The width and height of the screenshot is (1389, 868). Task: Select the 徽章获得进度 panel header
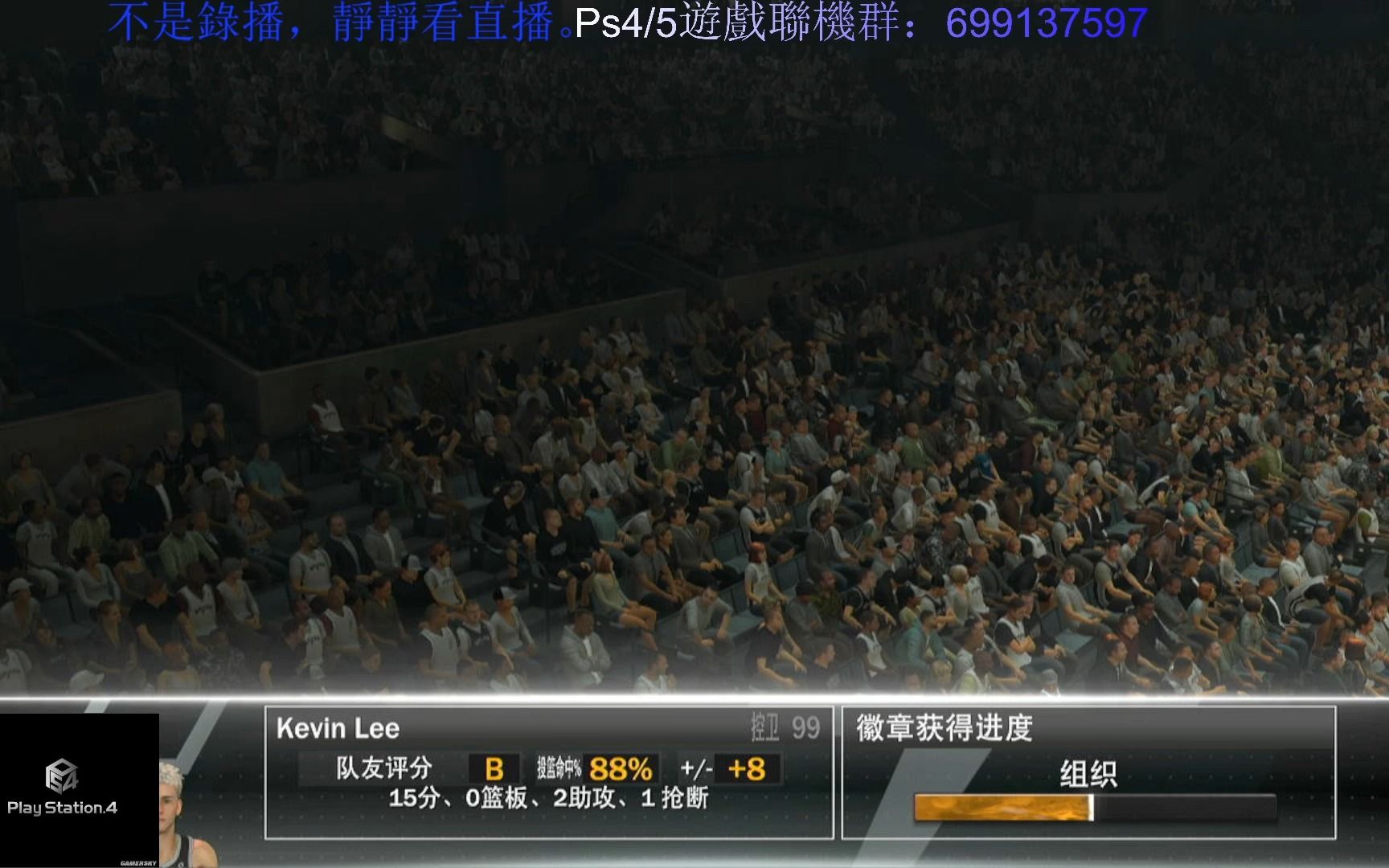click(941, 727)
